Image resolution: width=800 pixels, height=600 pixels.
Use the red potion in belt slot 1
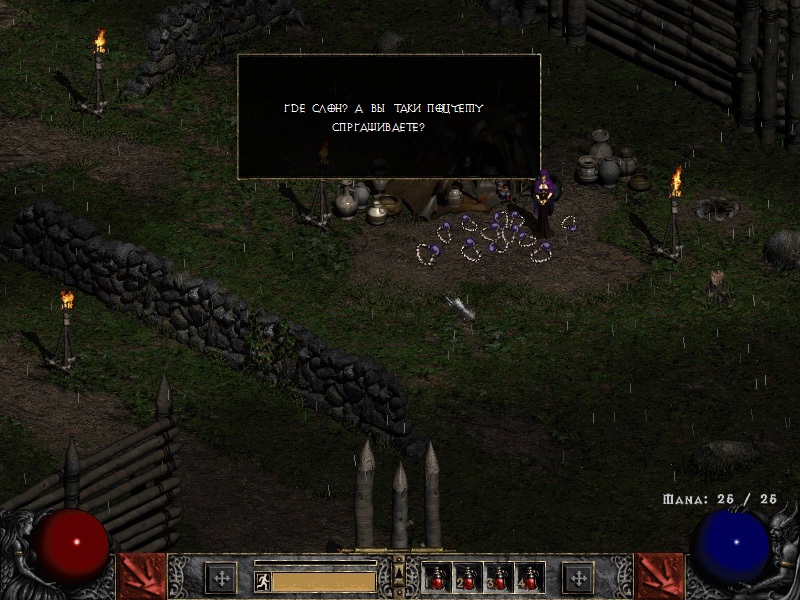[437, 577]
